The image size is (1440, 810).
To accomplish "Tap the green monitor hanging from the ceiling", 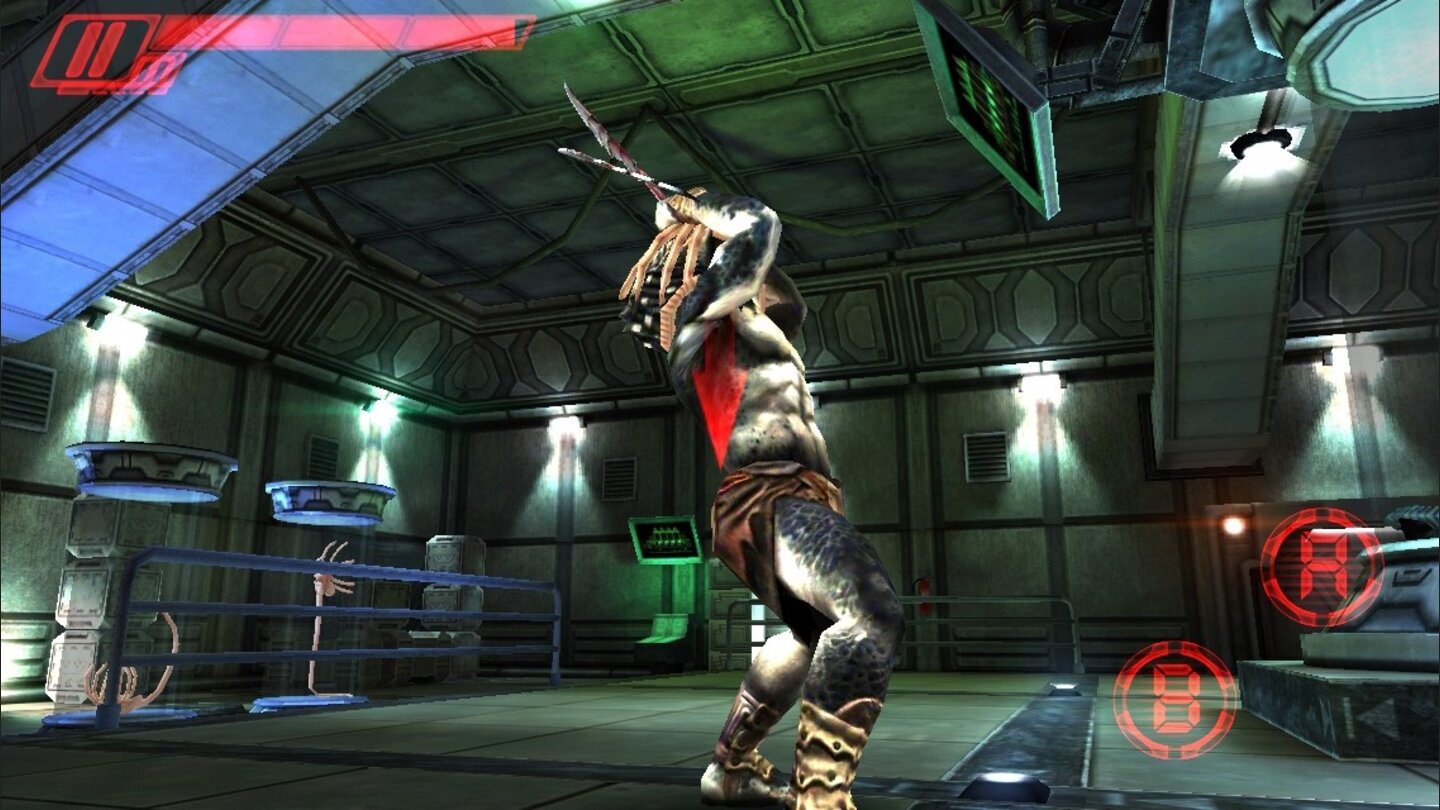I will click(x=990, y=110).
